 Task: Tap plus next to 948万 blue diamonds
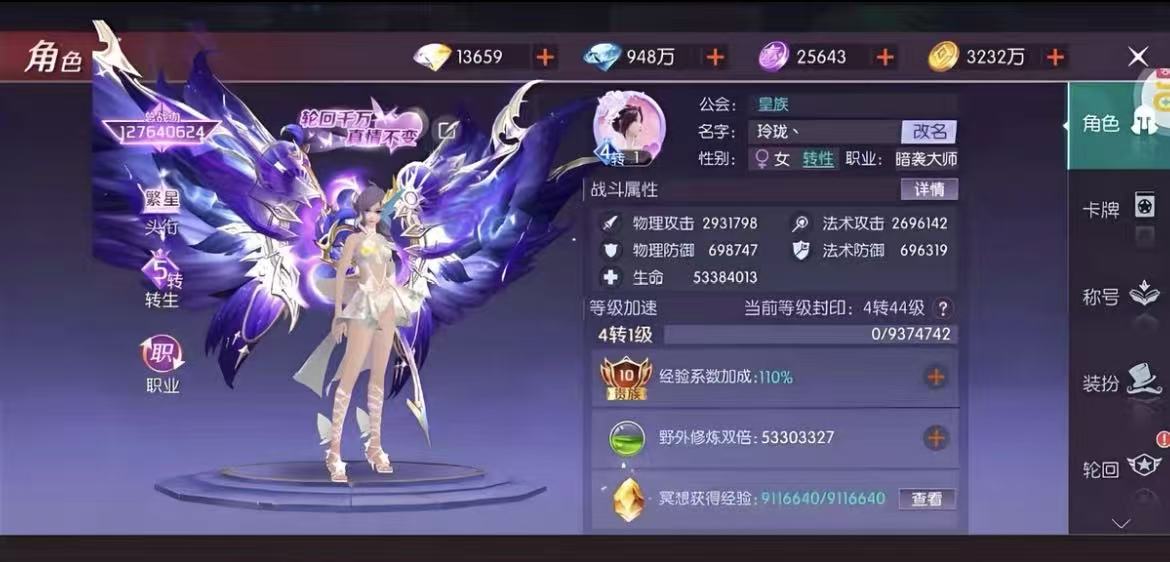(x=715, y=57)
